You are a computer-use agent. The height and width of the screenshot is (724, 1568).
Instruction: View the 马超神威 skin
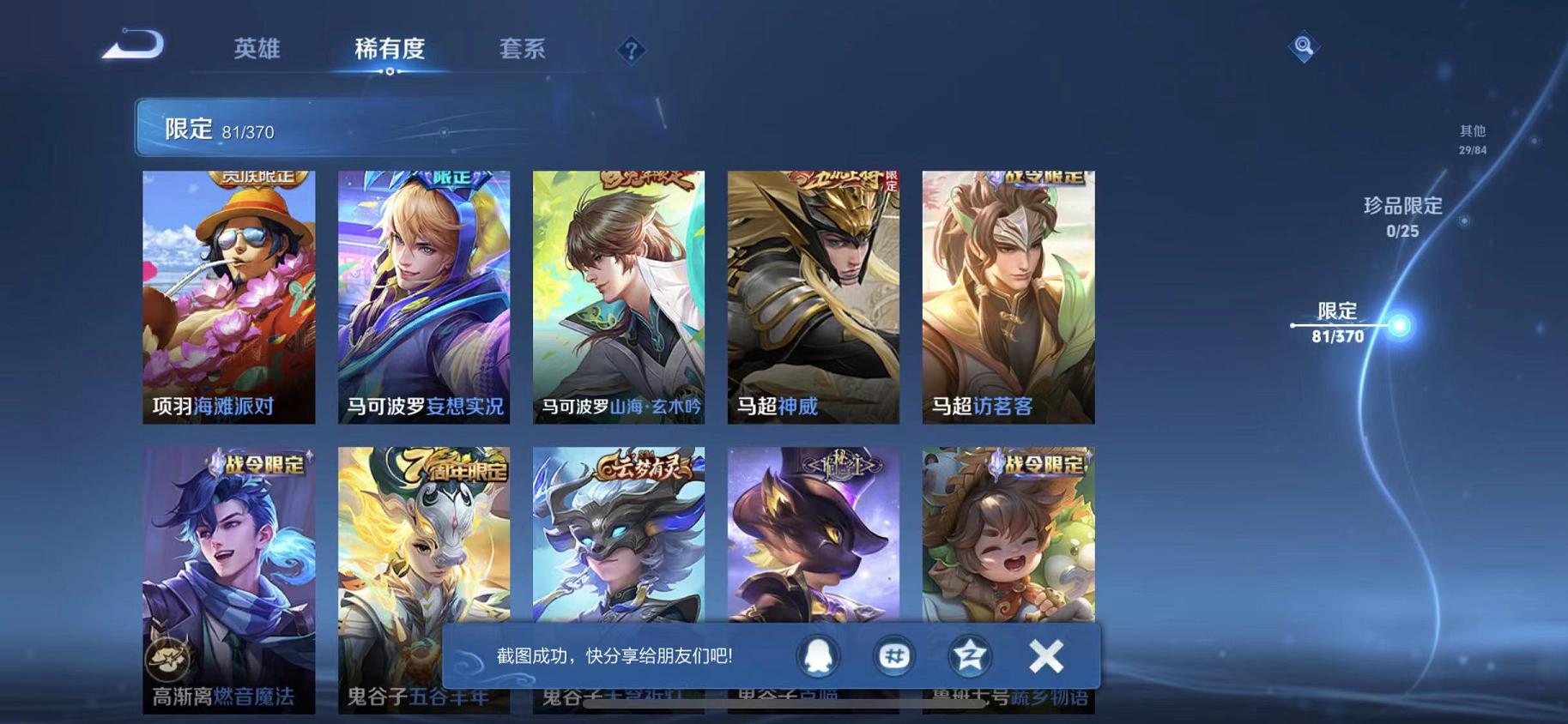coord(812,296)
